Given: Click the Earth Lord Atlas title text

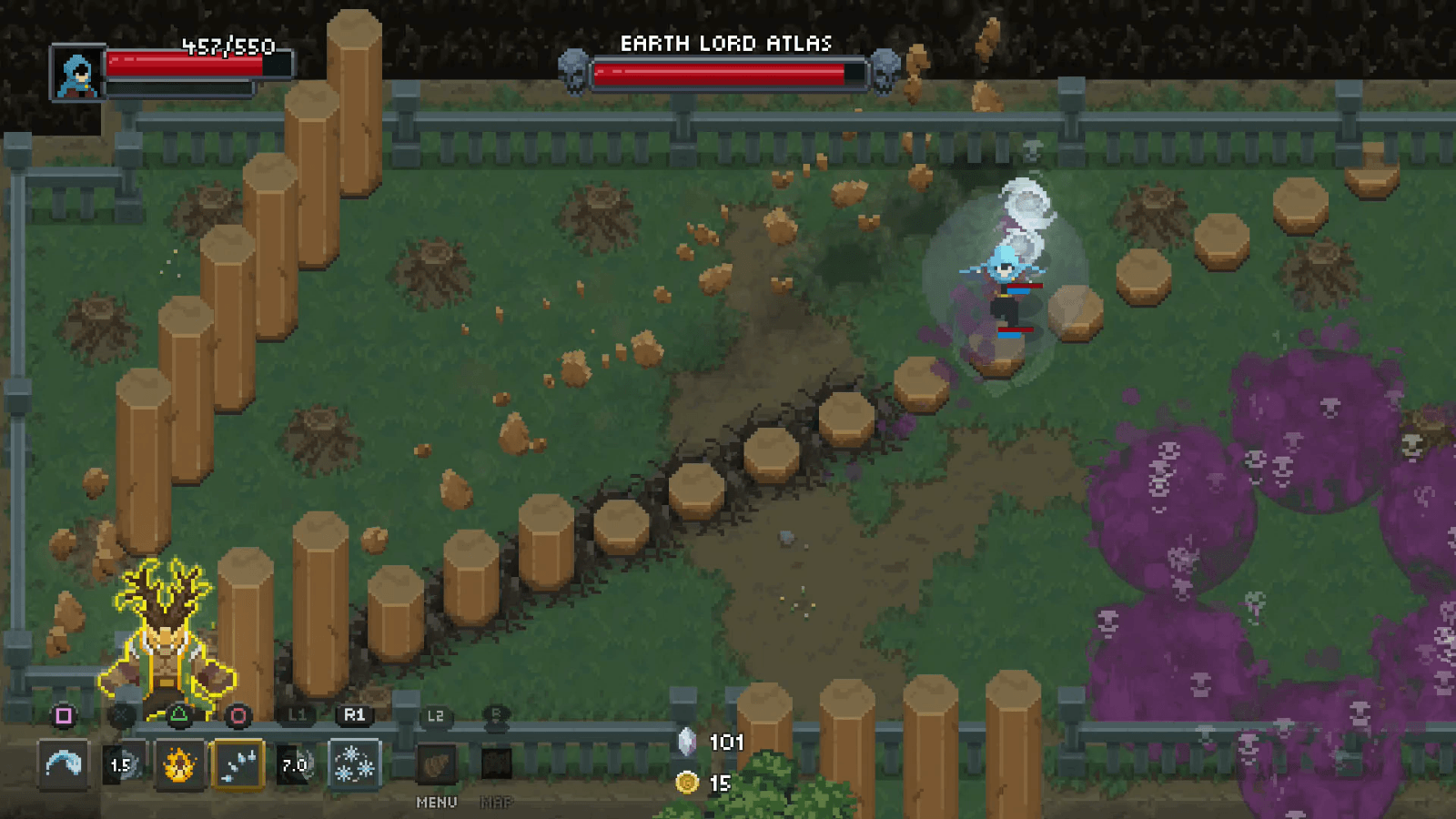Looking at the screenshot, I should click(727, 42).
